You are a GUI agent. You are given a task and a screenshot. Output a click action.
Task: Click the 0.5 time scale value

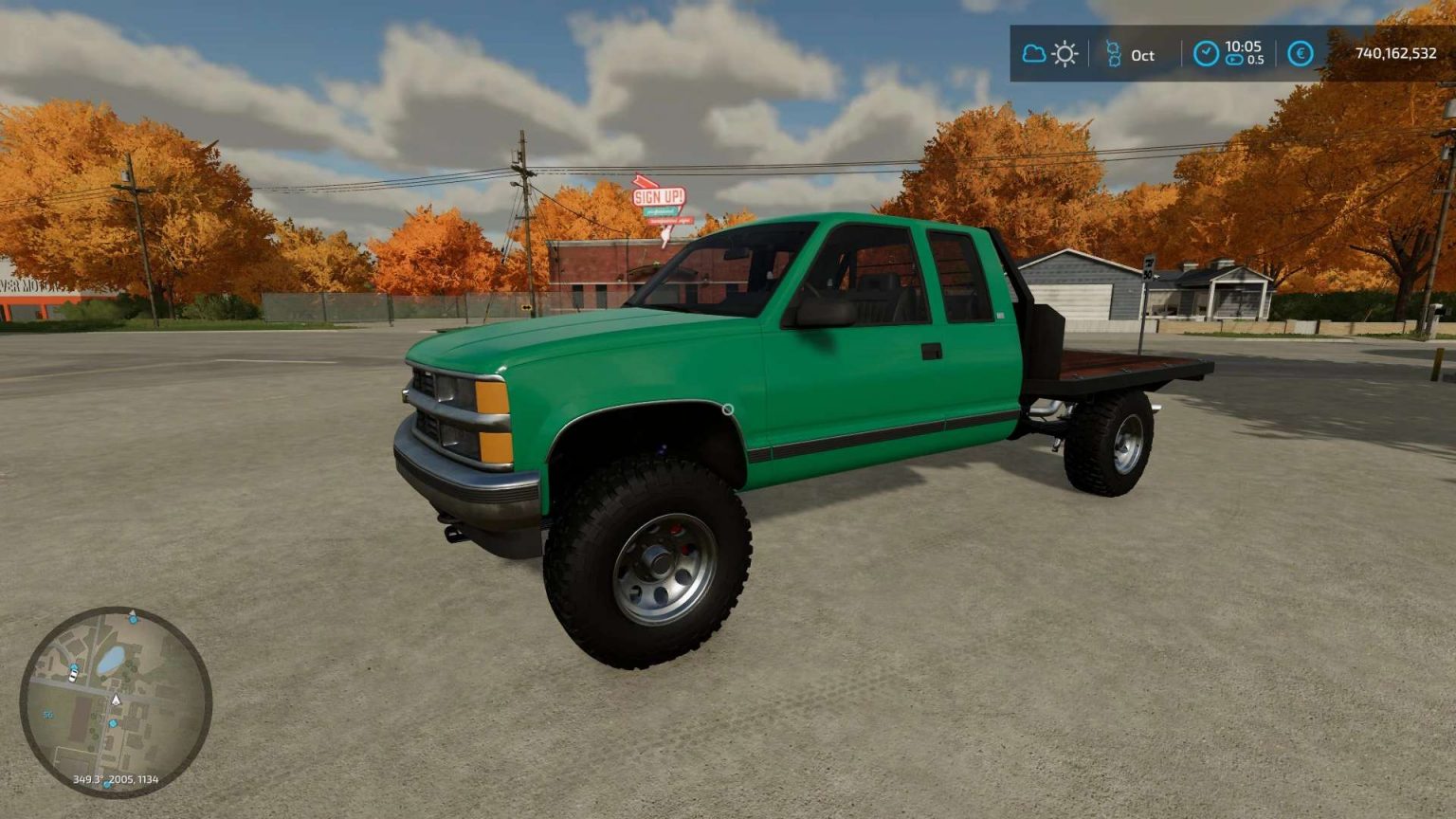point(1256,60)
